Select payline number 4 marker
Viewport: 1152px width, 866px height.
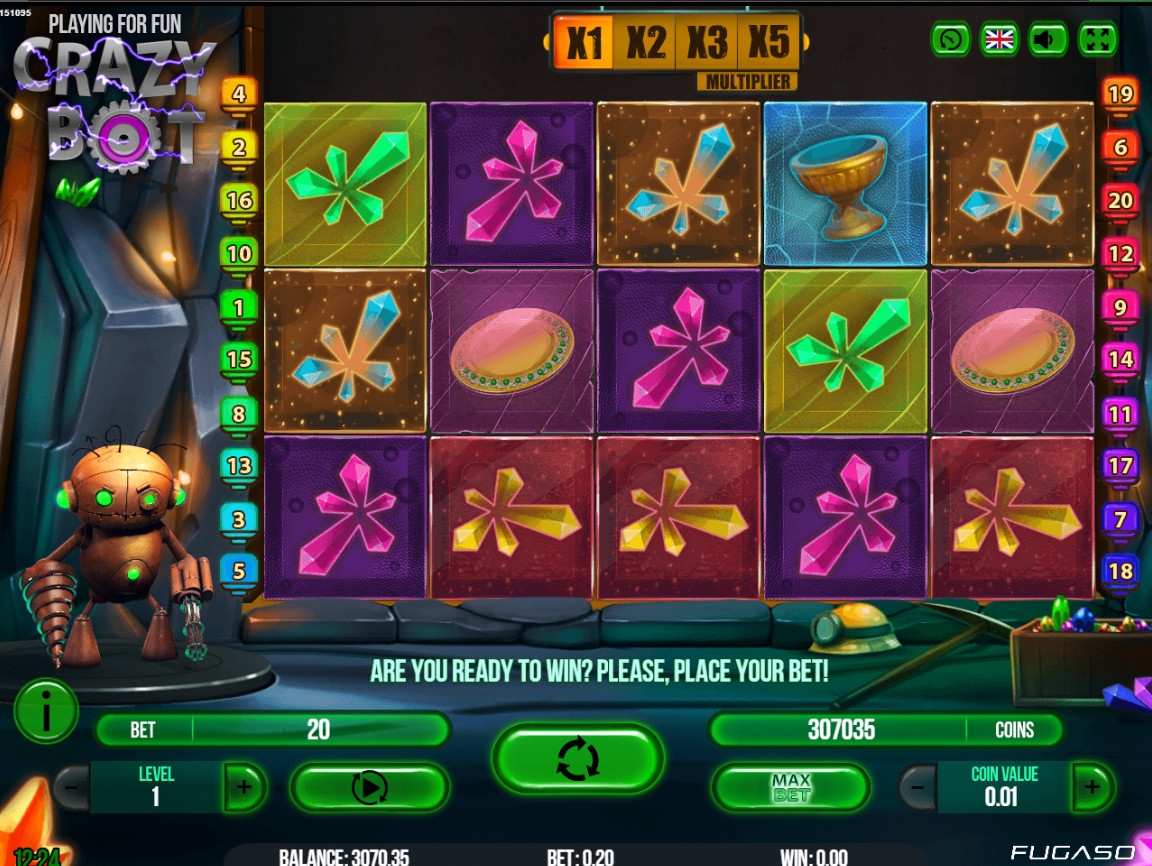(239, 95)
